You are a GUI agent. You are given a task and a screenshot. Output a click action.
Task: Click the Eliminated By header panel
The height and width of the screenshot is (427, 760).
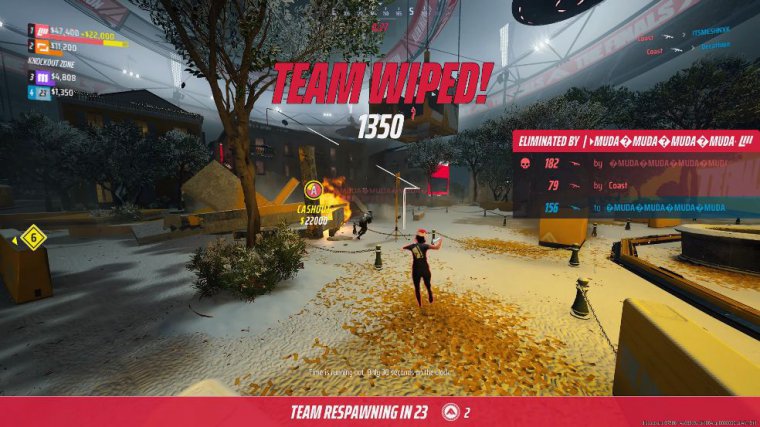click(634, 141)
